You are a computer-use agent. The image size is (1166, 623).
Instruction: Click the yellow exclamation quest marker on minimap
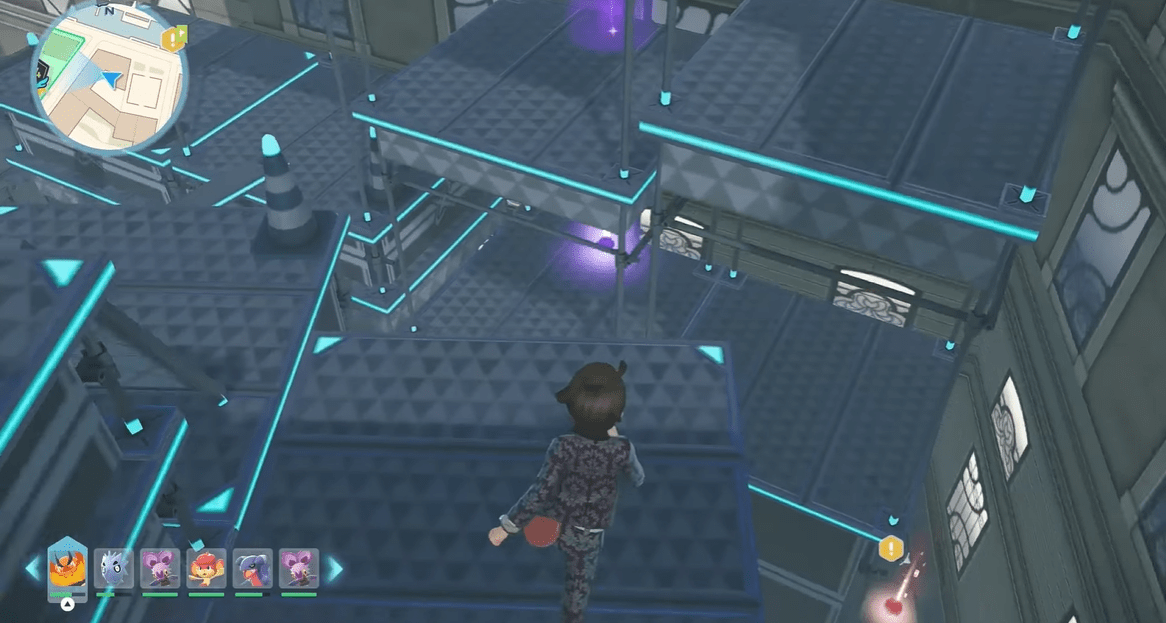[174, 38]
